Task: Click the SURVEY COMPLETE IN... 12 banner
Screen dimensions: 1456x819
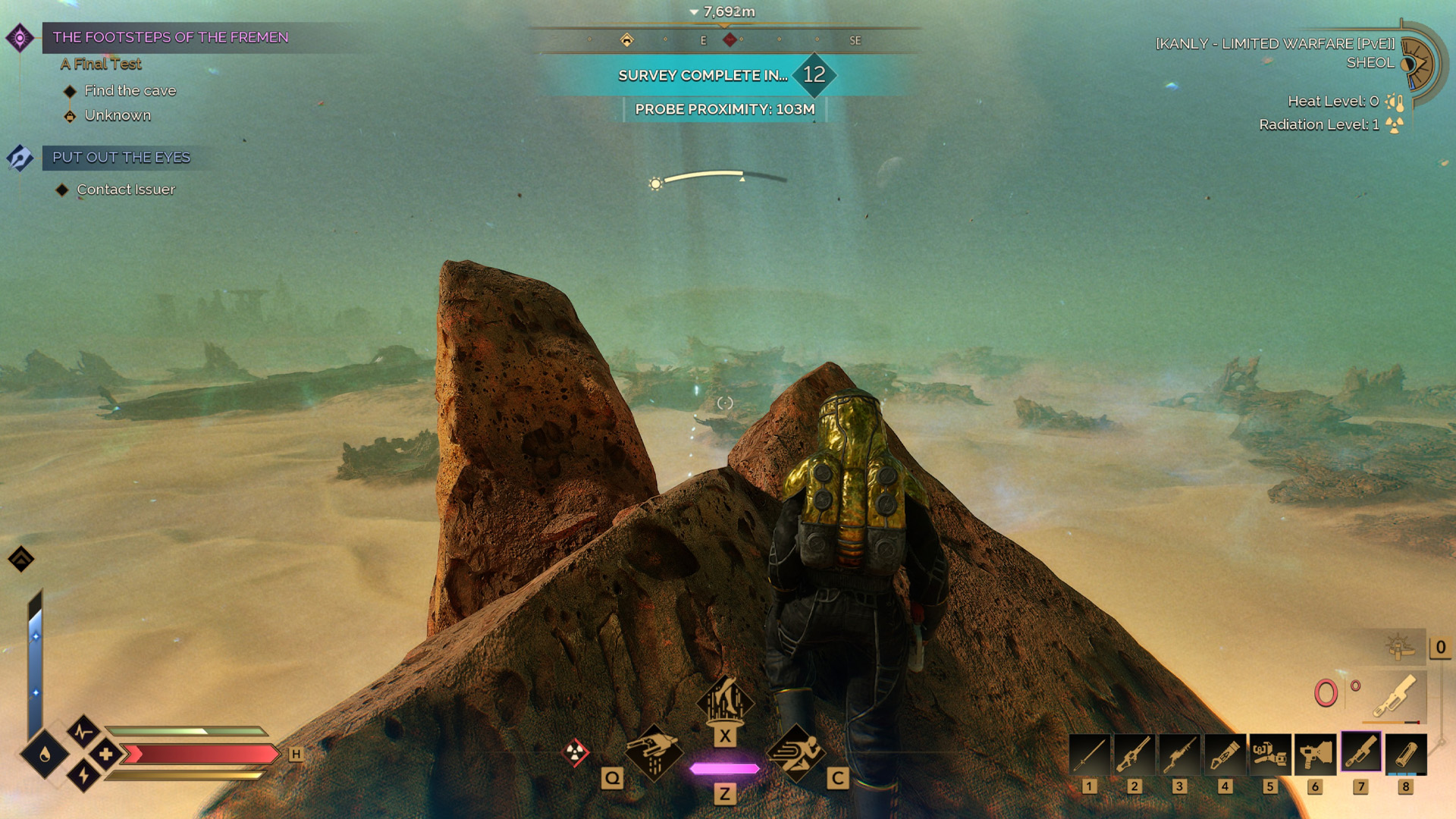Action: pyautogui.click(x=724, y=75)
